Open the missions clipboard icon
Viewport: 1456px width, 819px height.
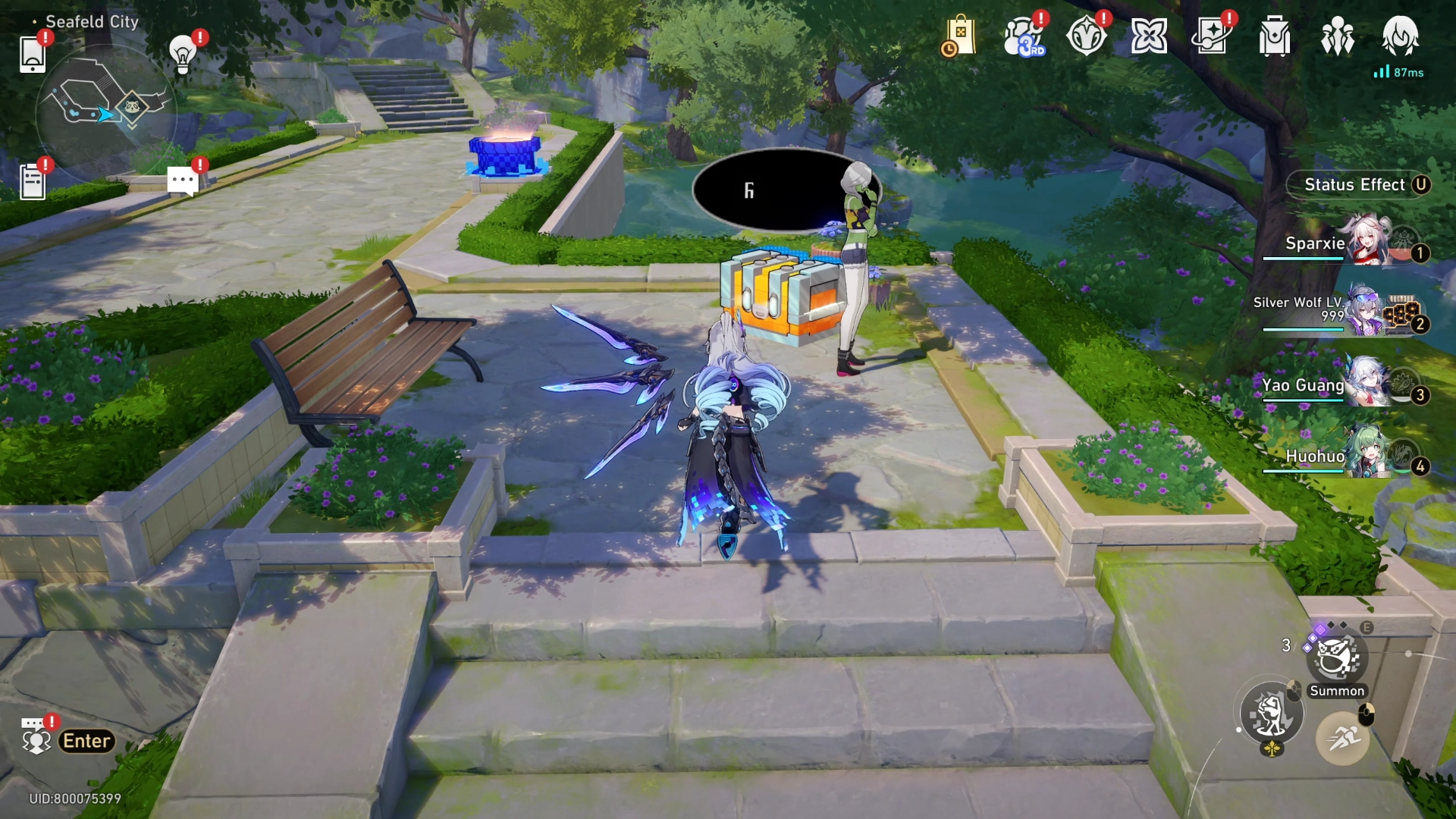pos(32,180)
